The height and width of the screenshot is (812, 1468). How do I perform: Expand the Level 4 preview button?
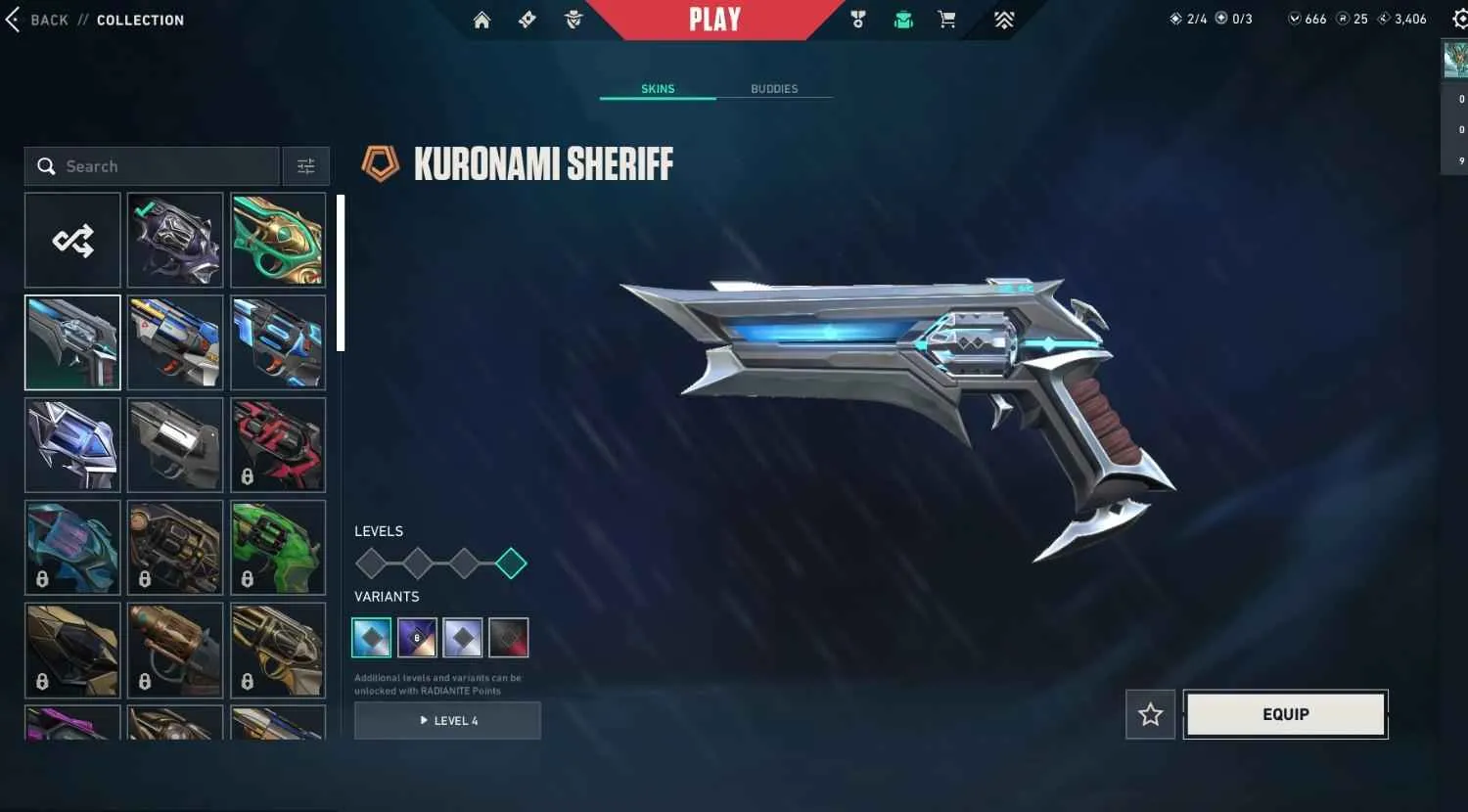click(x=447, y=720)
